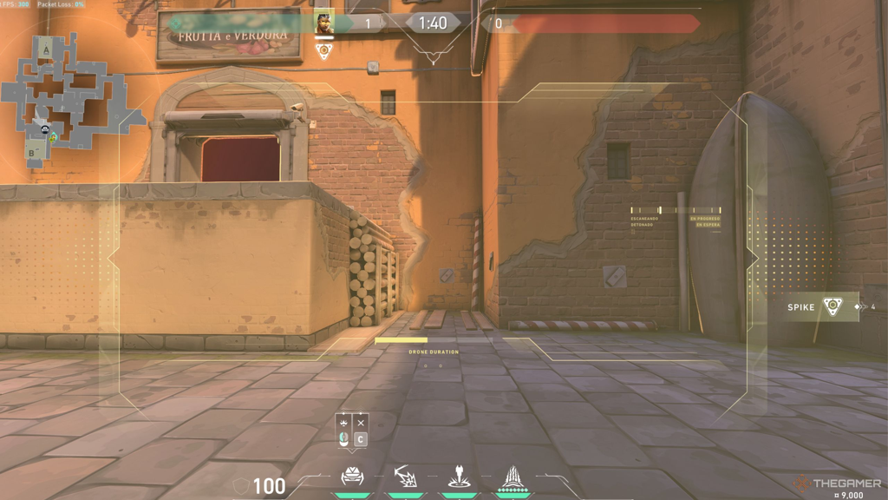Select the crossed-out drone cancel icon
Screen dimensions: 888x500
pos(361,421)
